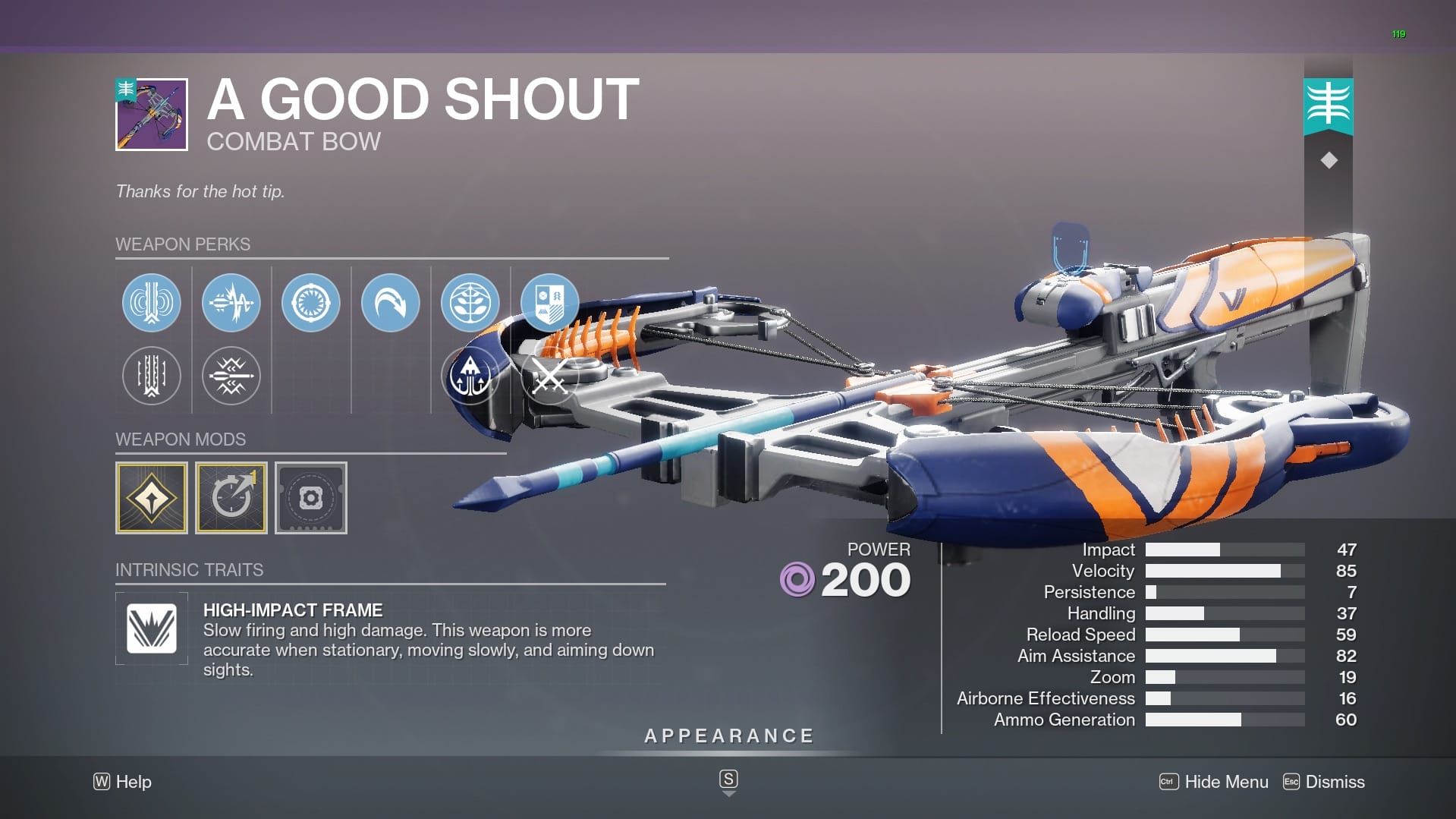The image size is (1456, 819).
Task: Select the leafy tree perk icon
Action: pos(470,302)
